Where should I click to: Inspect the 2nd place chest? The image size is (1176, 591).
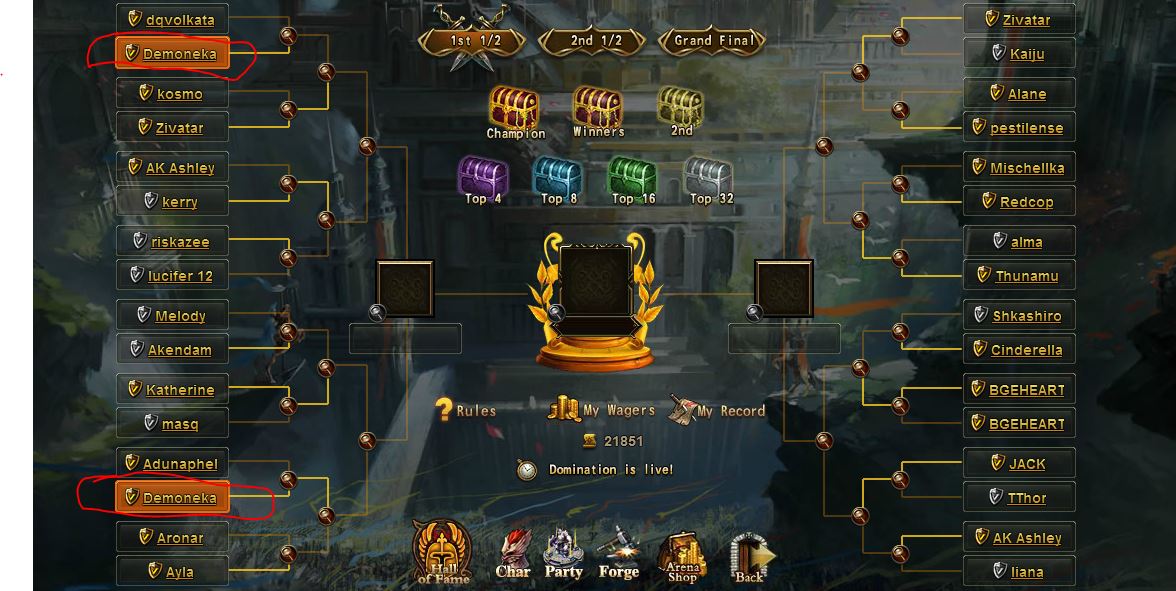coord(681,108)
